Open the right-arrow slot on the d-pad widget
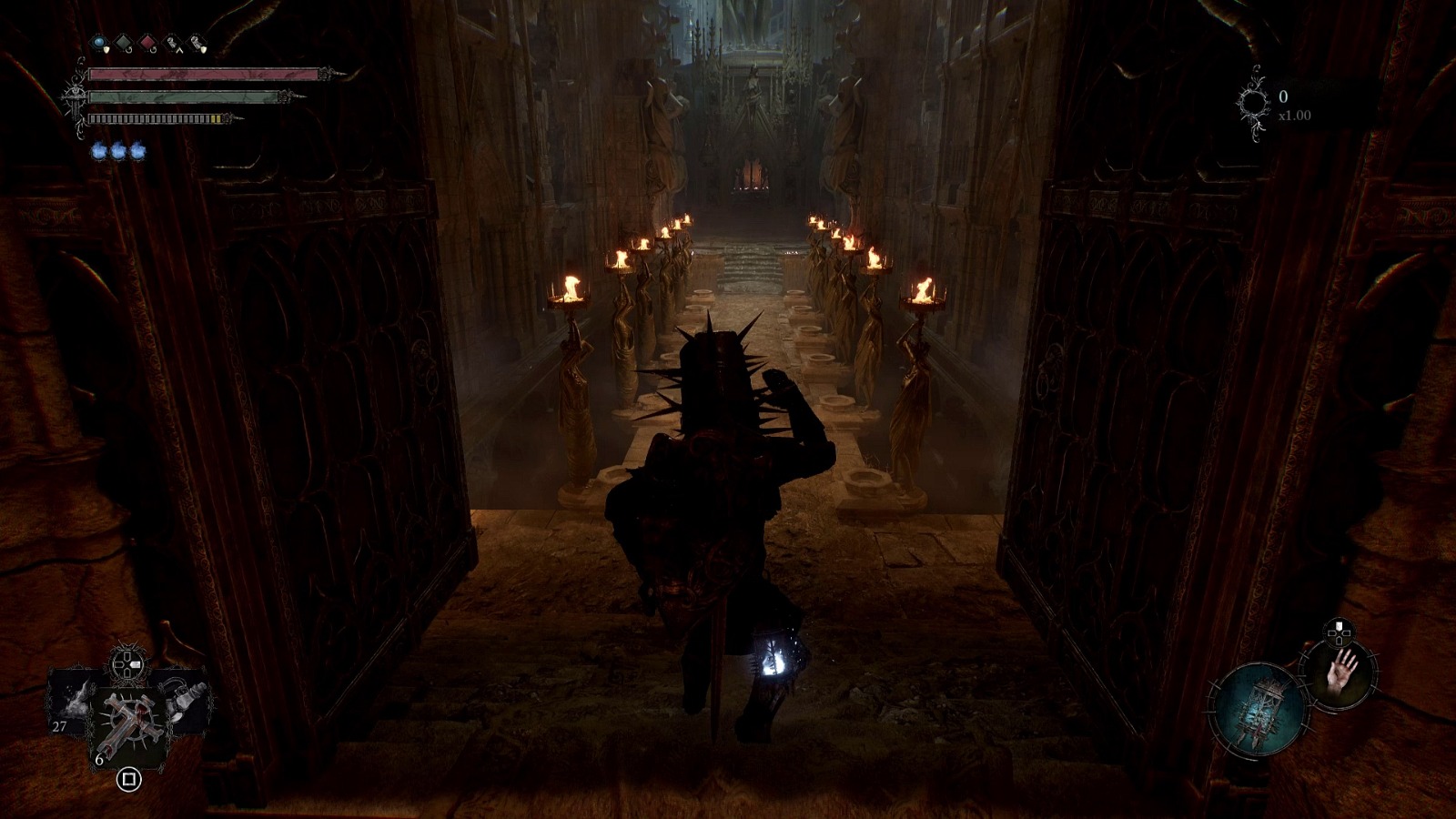This screenshot has width=1456, height=819. (136, 663)
